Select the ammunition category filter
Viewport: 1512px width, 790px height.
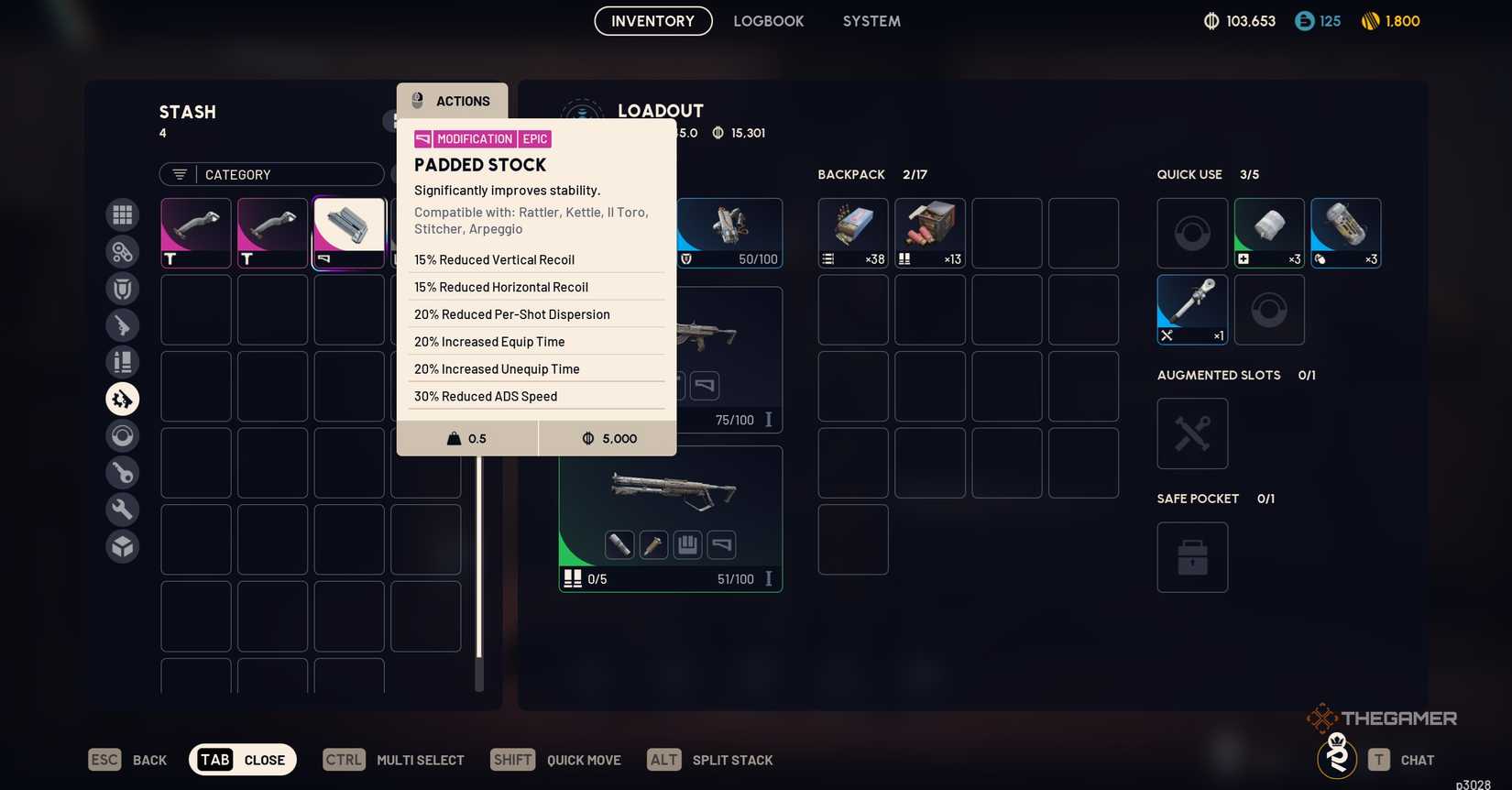pyautogui.click(x=122, y=361)
